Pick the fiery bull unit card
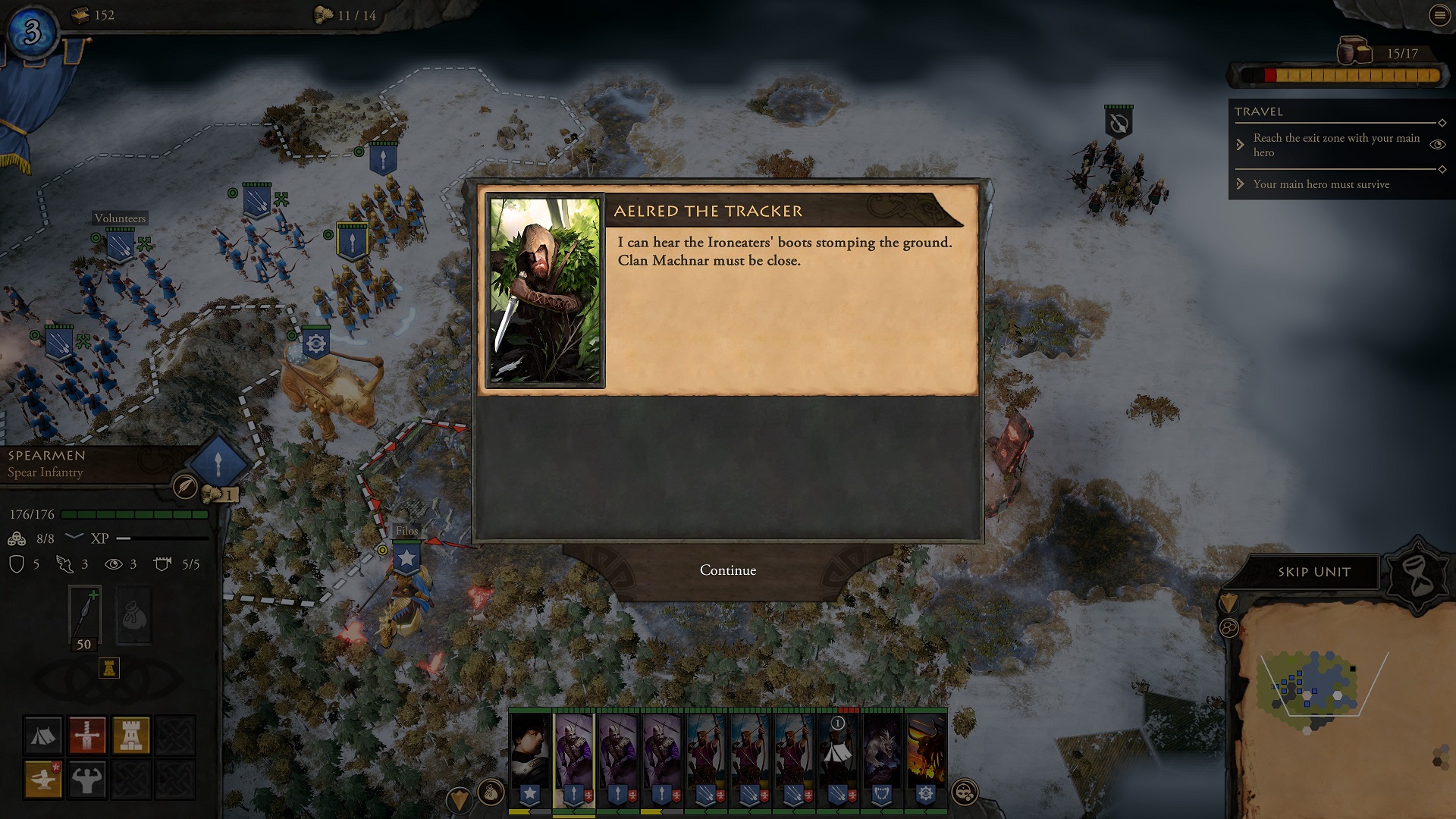Screen dimensions: 1456x819 925,757
